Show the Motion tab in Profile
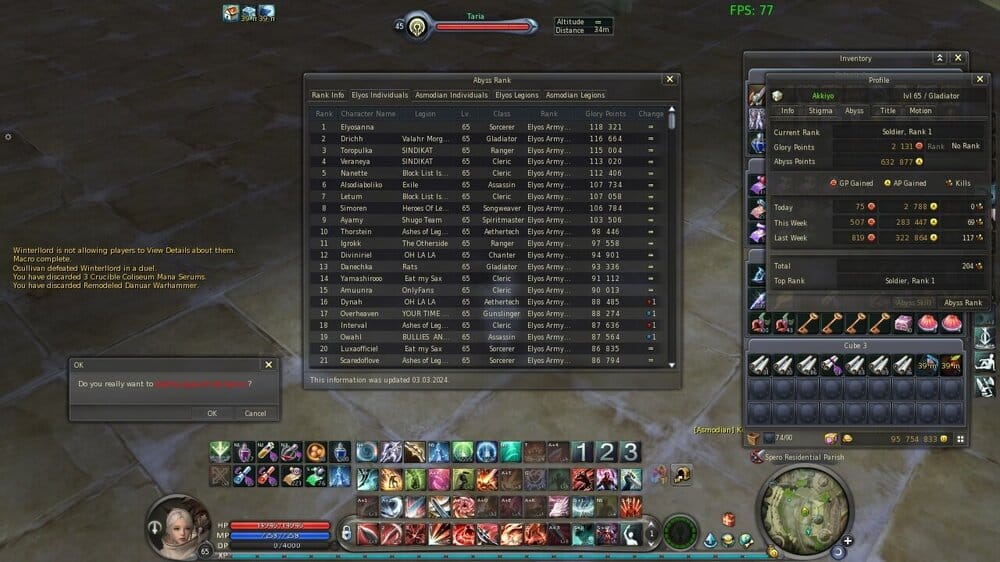The image size is (1000, 562). tap(920, 111)
